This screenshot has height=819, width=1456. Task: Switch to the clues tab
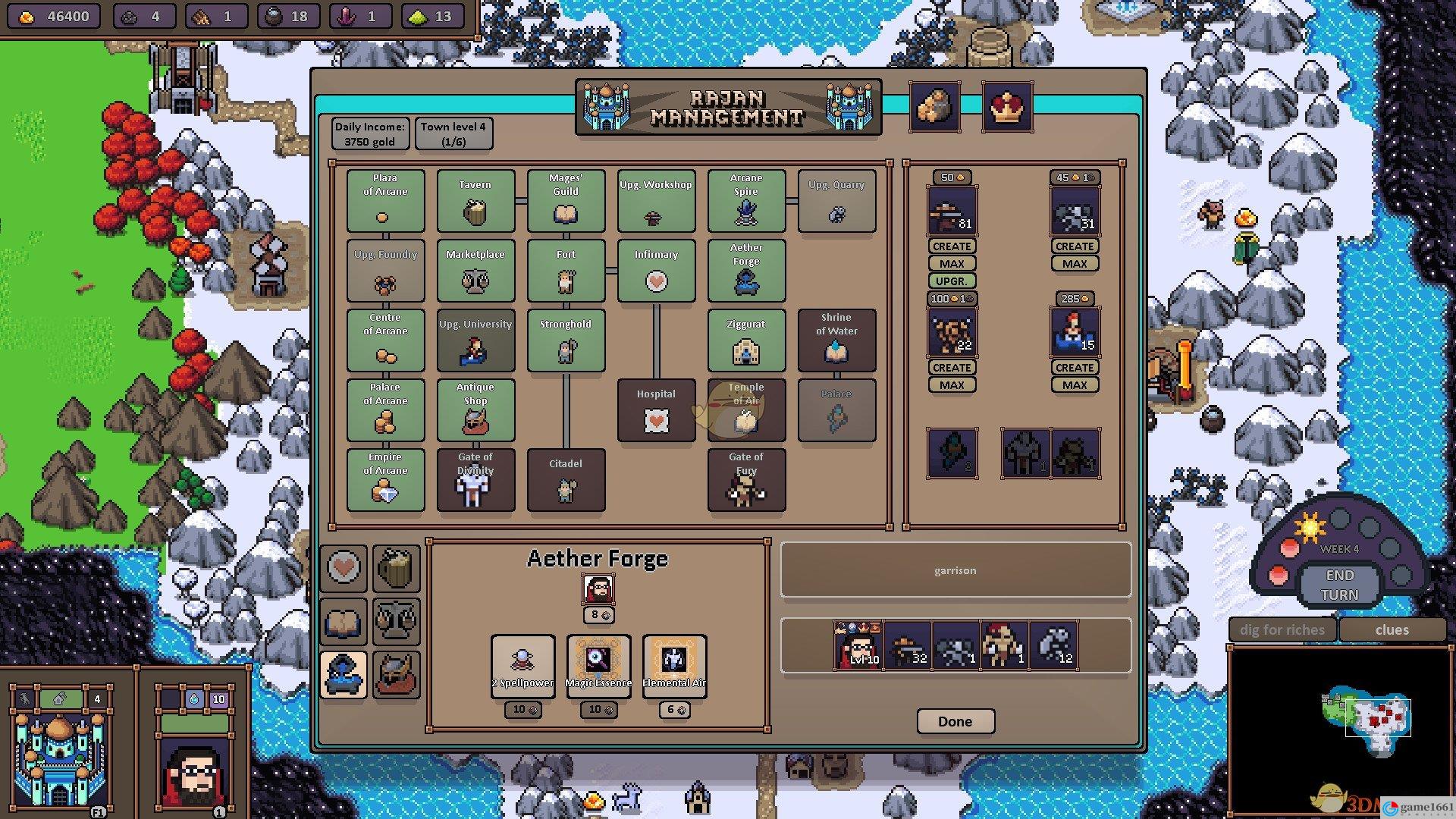pyautogui.click(x=1392, y=629)
